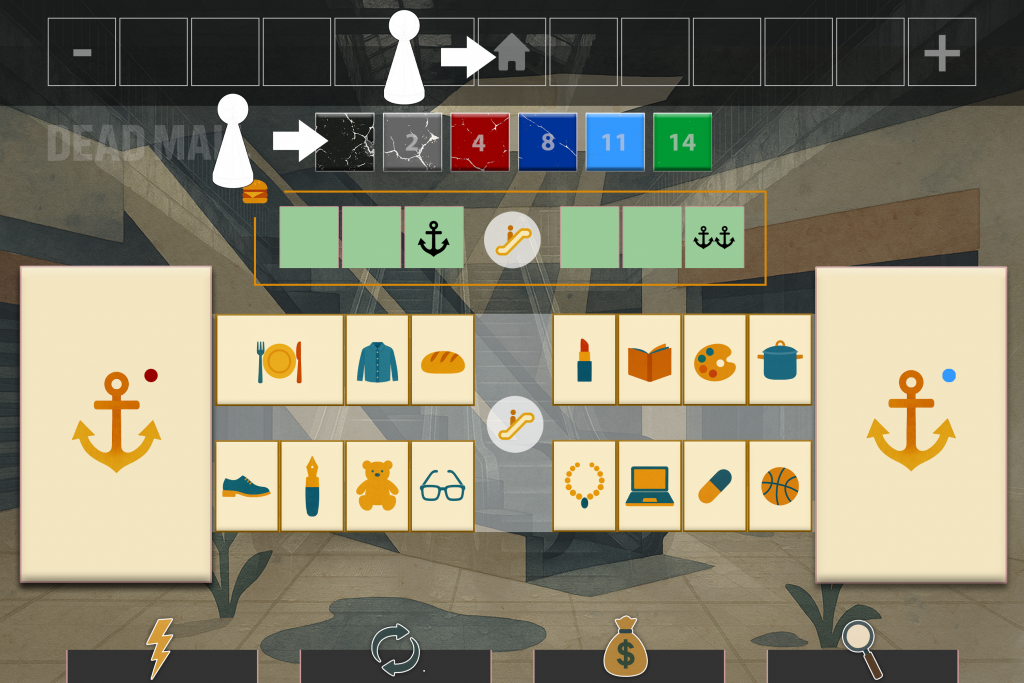1024x683 pixels.
Task: Activate the lightning bolt action
Action: (161, 650)
